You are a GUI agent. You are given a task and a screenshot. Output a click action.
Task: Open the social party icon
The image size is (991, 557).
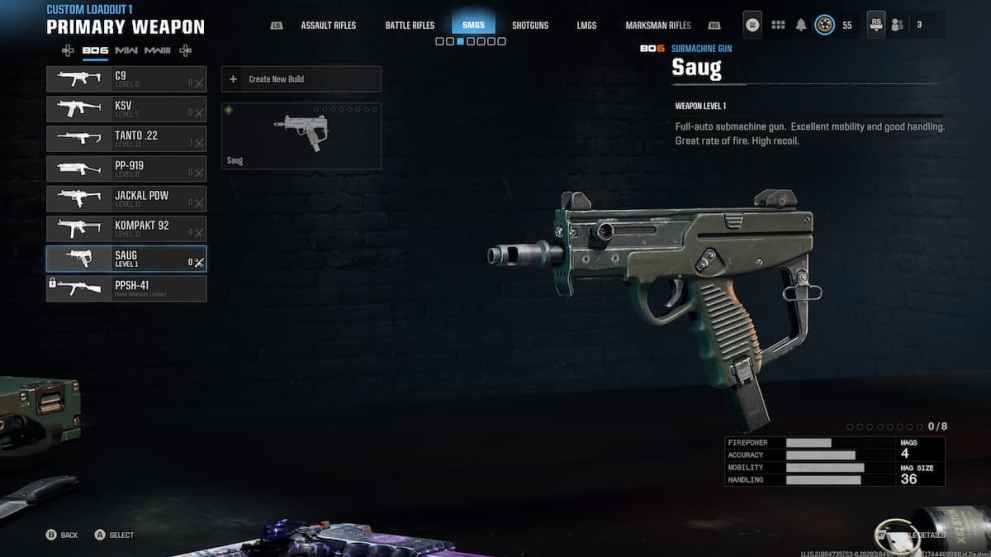pyautogui.click(x=898, y=25)
